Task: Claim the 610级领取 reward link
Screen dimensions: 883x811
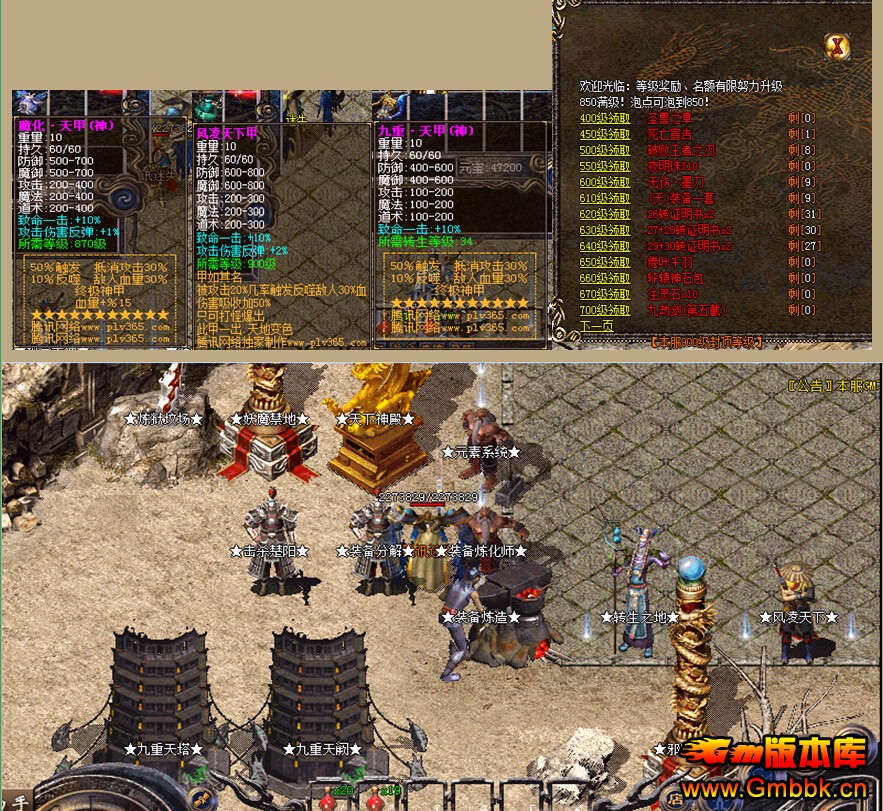Action: point(604,198)
